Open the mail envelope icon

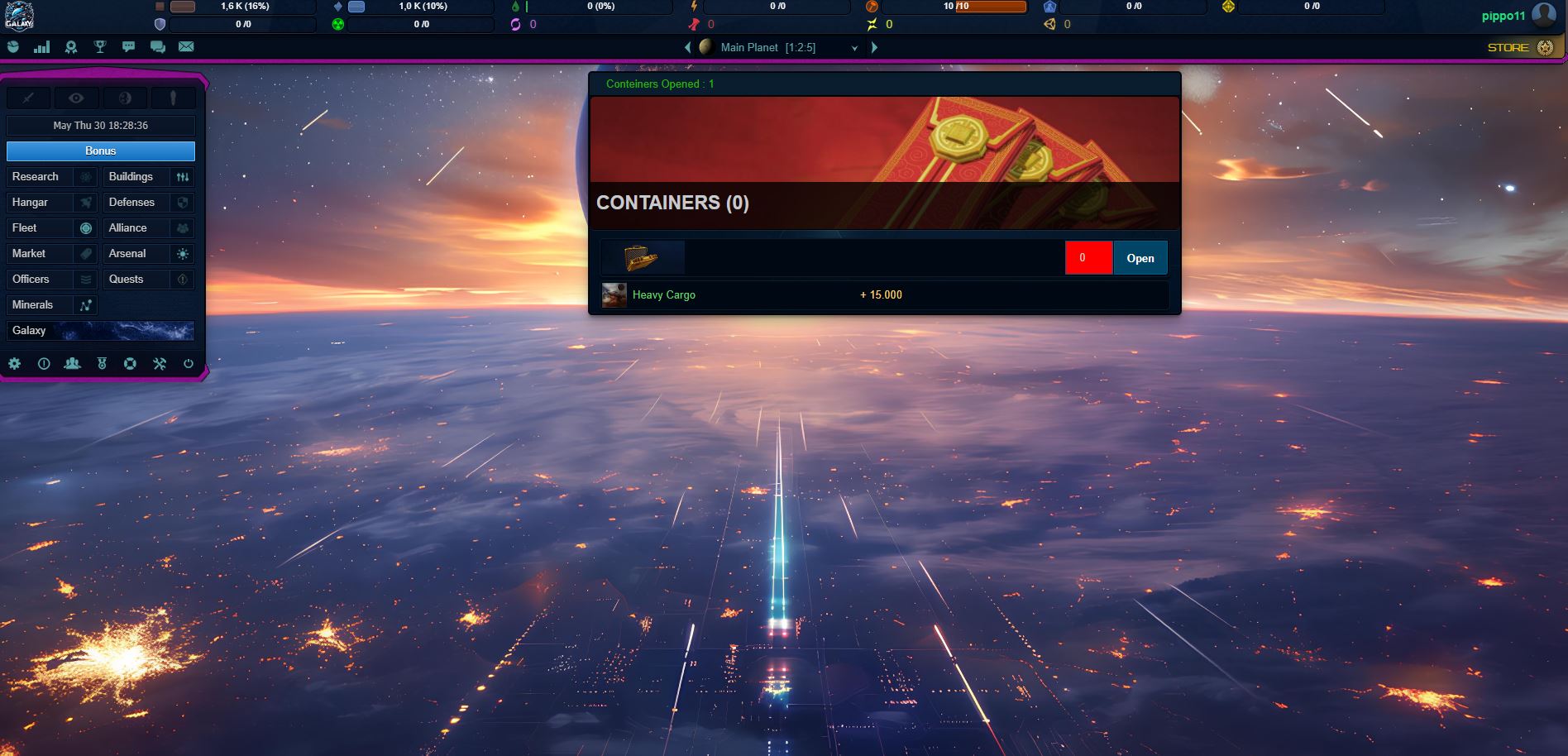[x=186, y=47]
